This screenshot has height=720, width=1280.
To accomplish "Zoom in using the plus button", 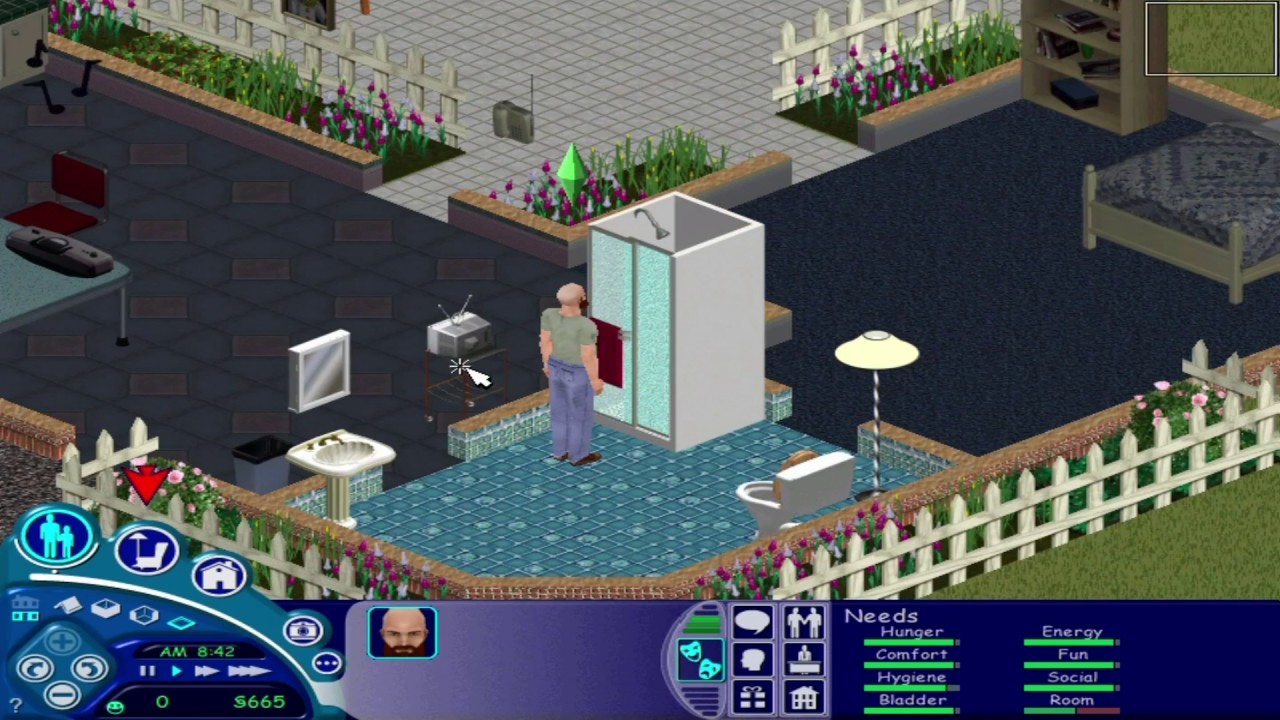I will 61,639.
